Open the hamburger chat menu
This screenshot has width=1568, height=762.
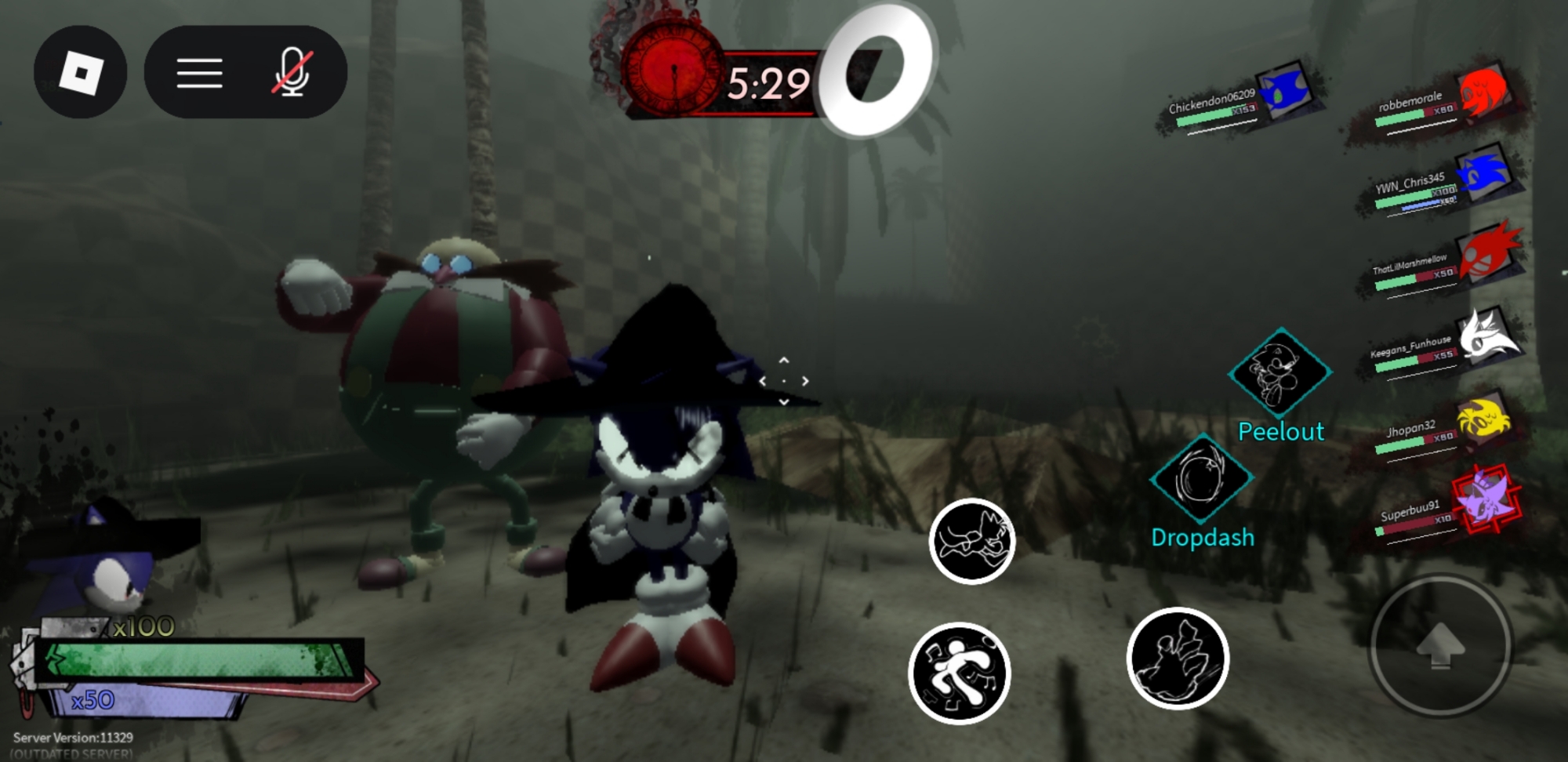click(x=199, y=73)
